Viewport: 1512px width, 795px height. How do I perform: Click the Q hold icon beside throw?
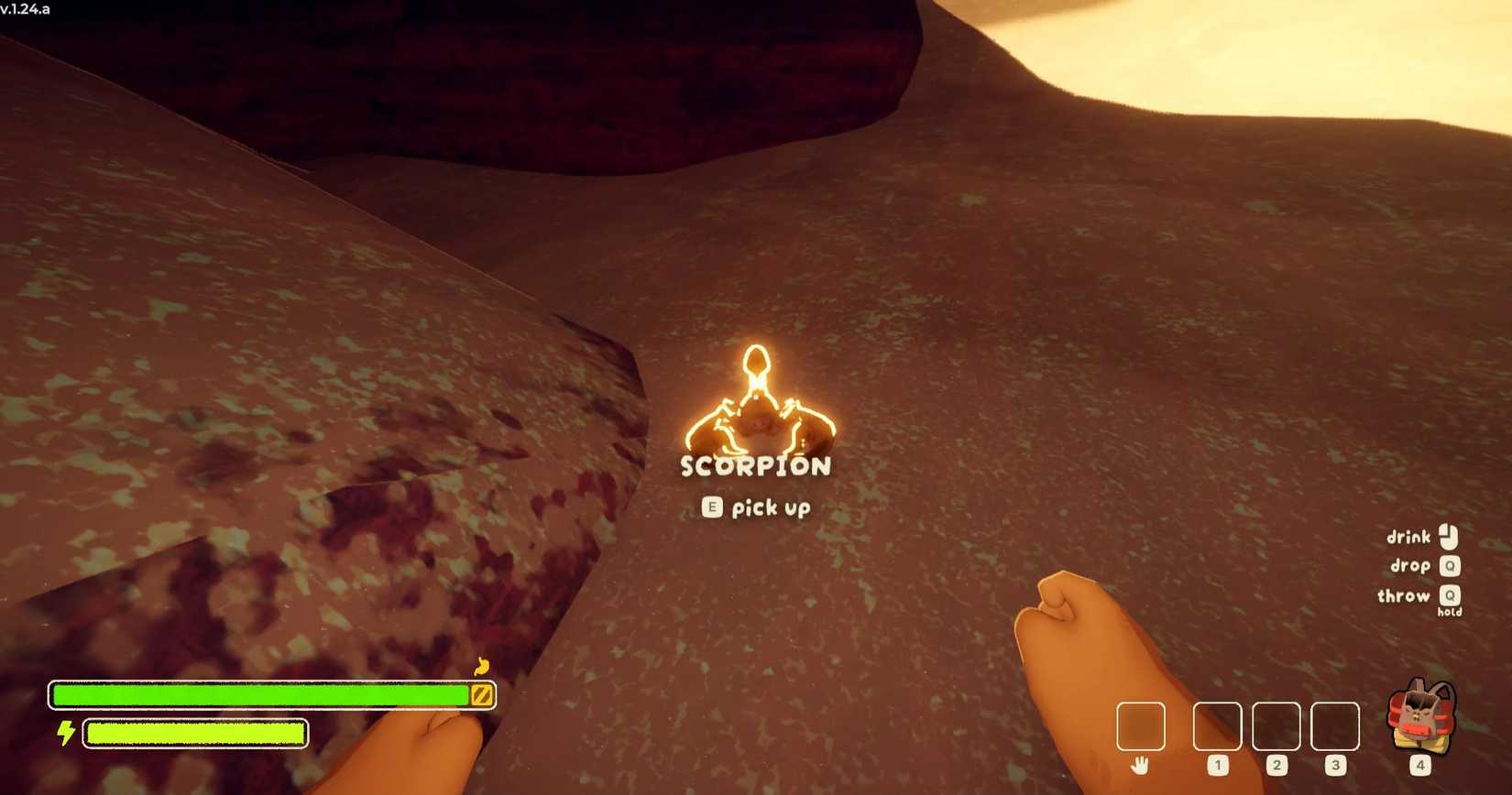1449,596
